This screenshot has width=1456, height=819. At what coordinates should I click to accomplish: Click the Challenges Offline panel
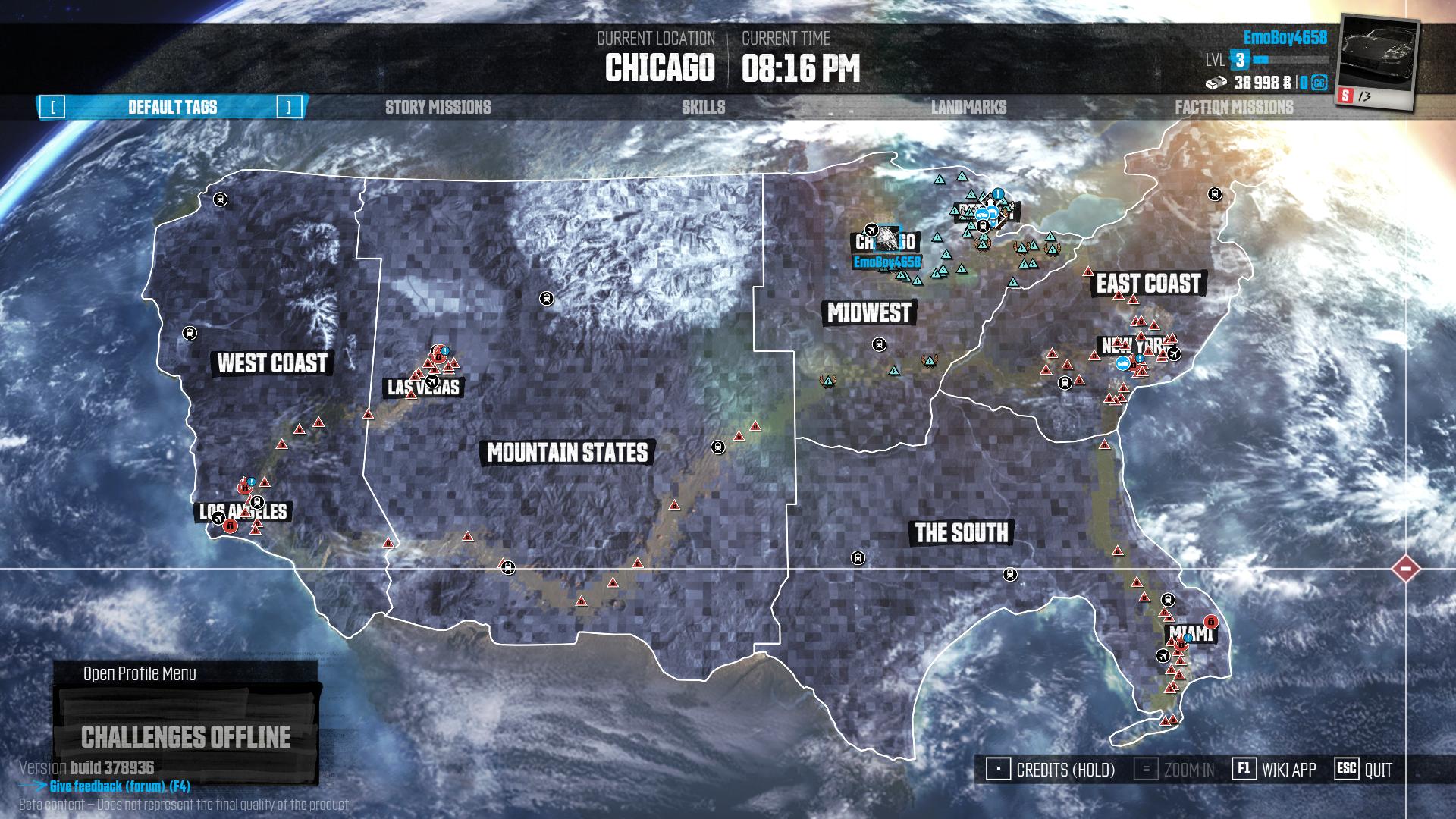tap(186, 737)
